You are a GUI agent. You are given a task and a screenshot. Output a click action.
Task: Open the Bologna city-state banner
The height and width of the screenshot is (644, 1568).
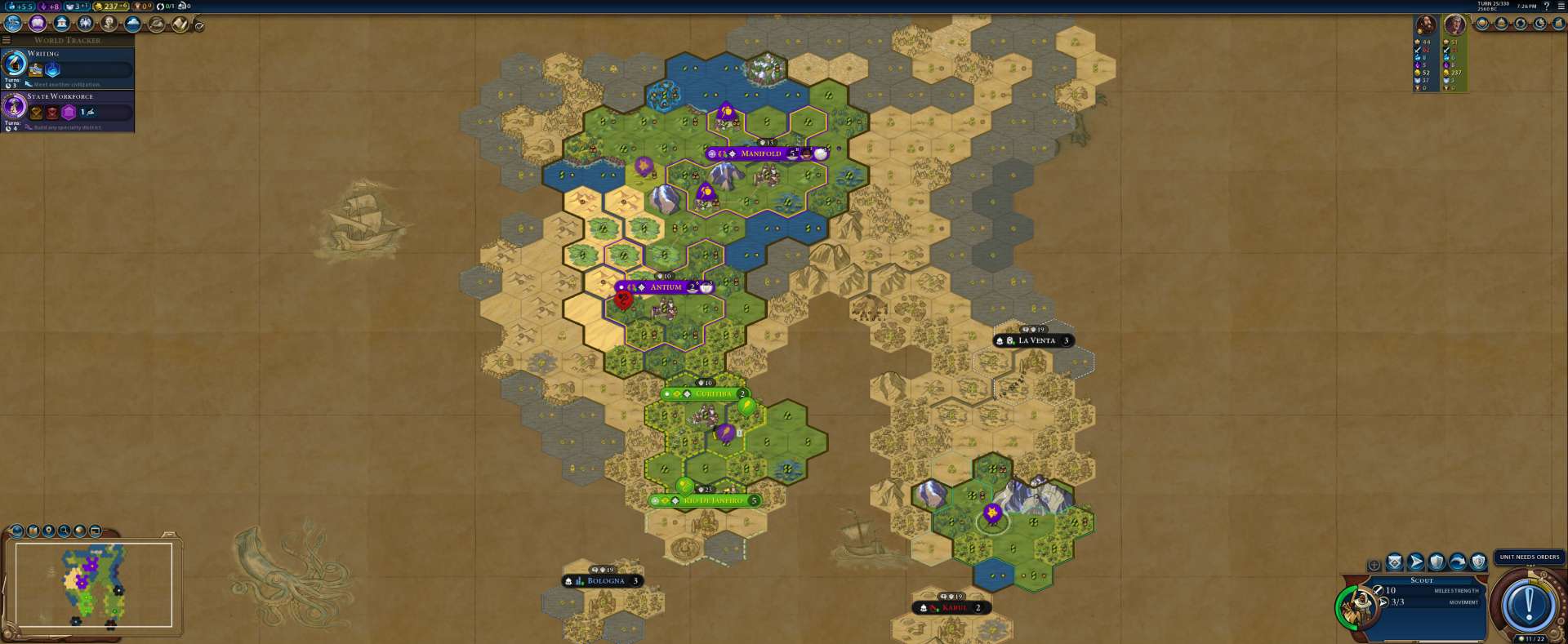pos(604,581)
